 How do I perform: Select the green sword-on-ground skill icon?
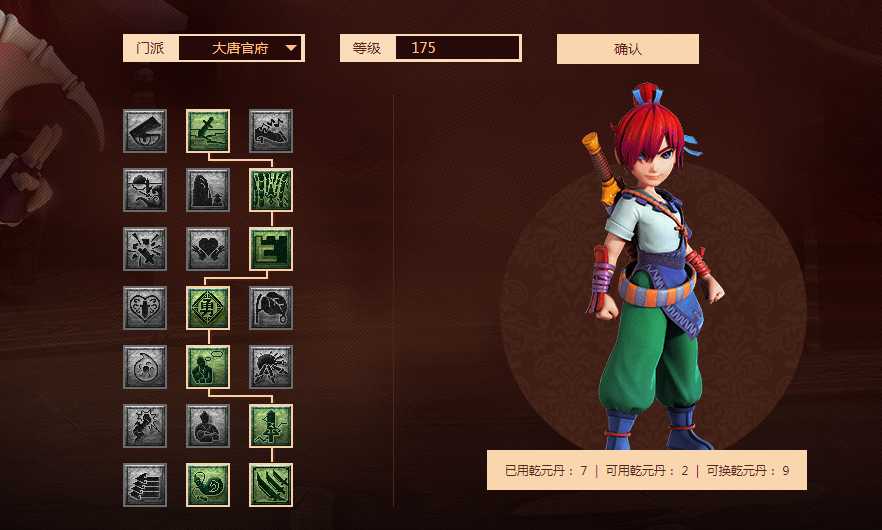(x=208, y=131)
